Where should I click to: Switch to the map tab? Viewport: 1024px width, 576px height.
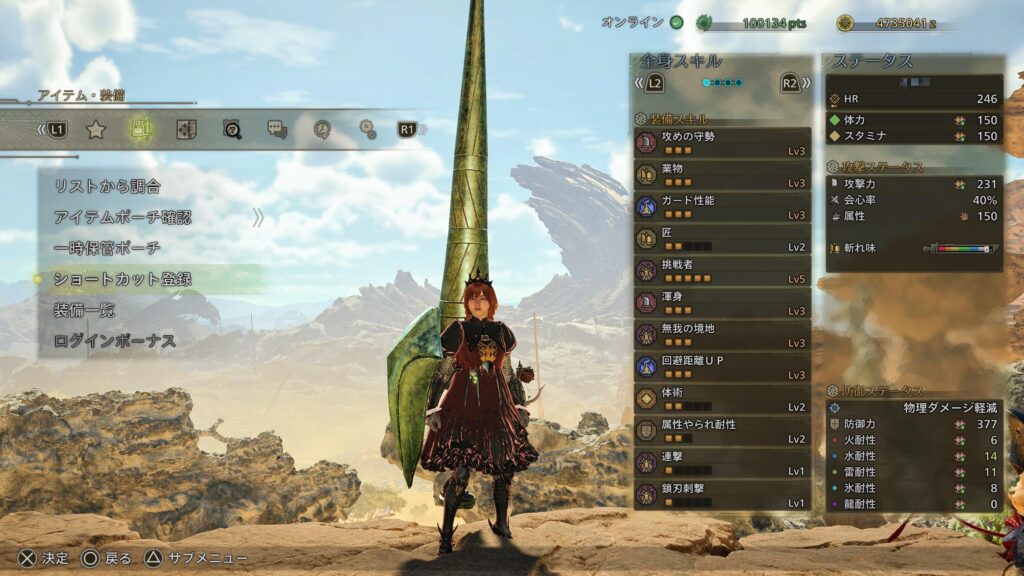pos(186,129)
